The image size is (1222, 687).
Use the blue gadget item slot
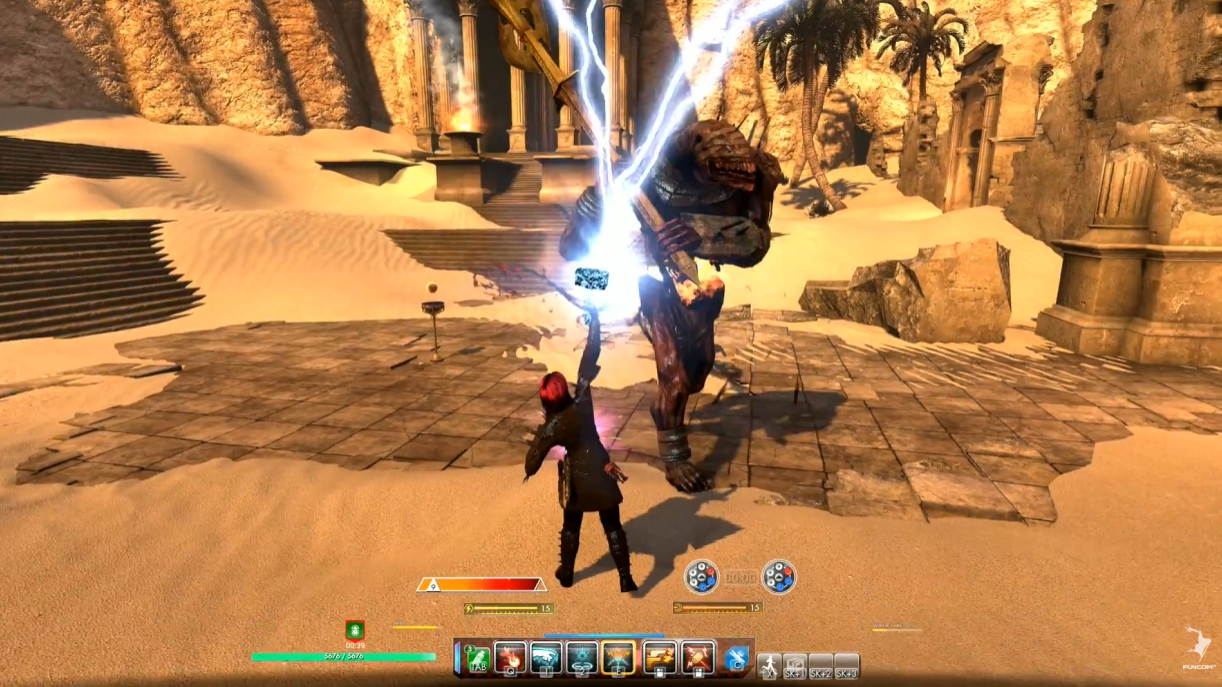tap(737, 657)
